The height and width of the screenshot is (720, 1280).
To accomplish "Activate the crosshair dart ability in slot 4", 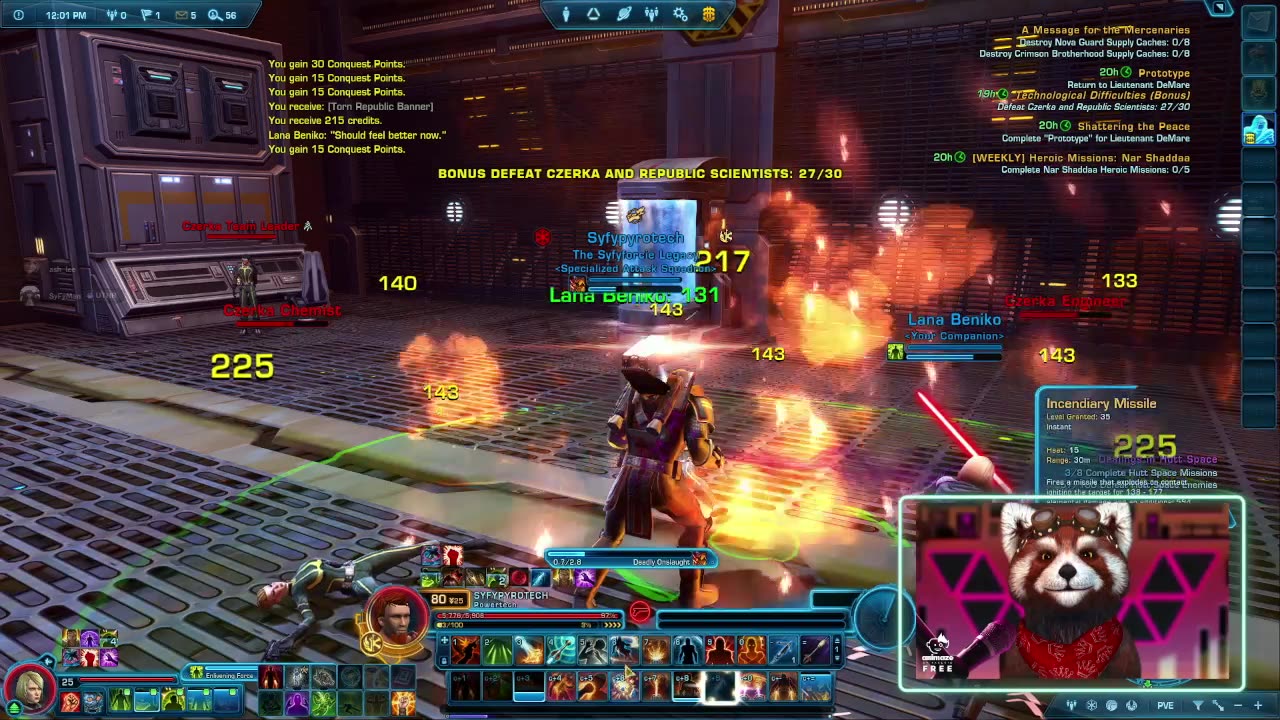I will tap(560, 652).
